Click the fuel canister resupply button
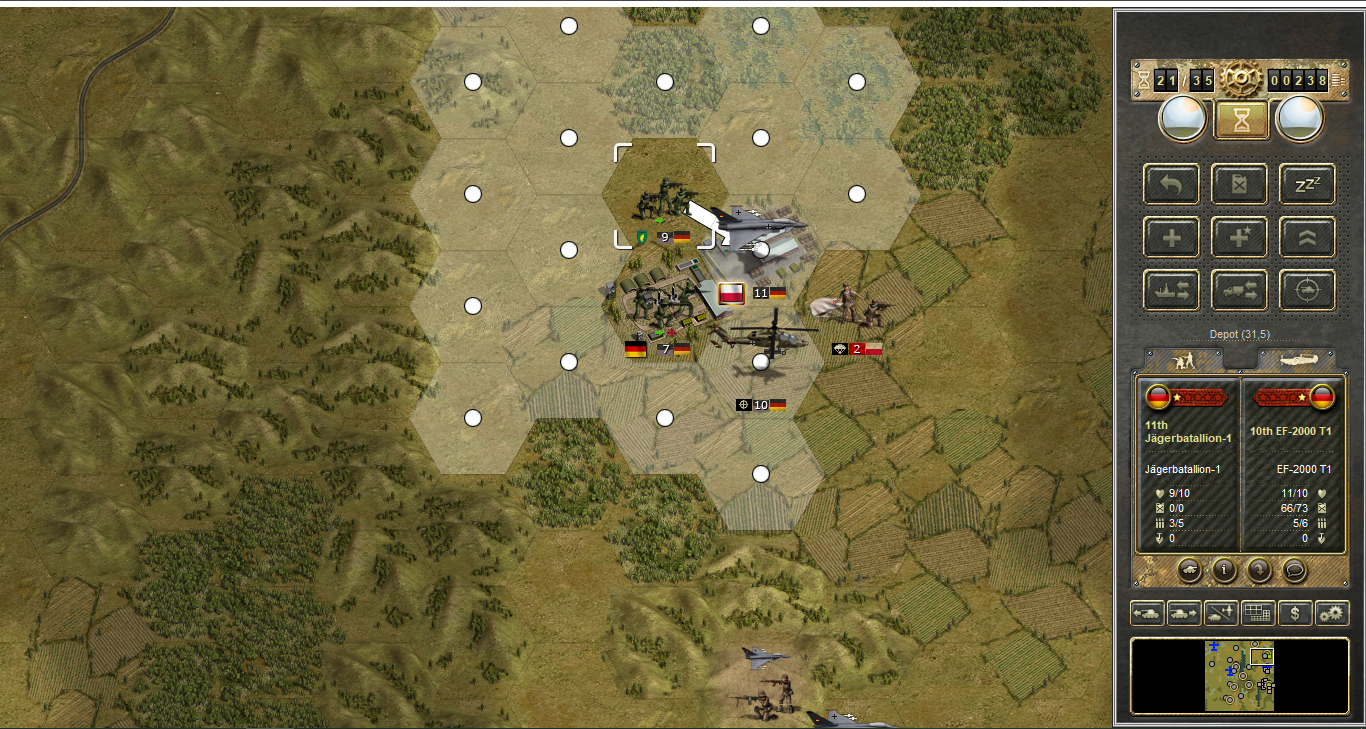 tap(1240, 184)
